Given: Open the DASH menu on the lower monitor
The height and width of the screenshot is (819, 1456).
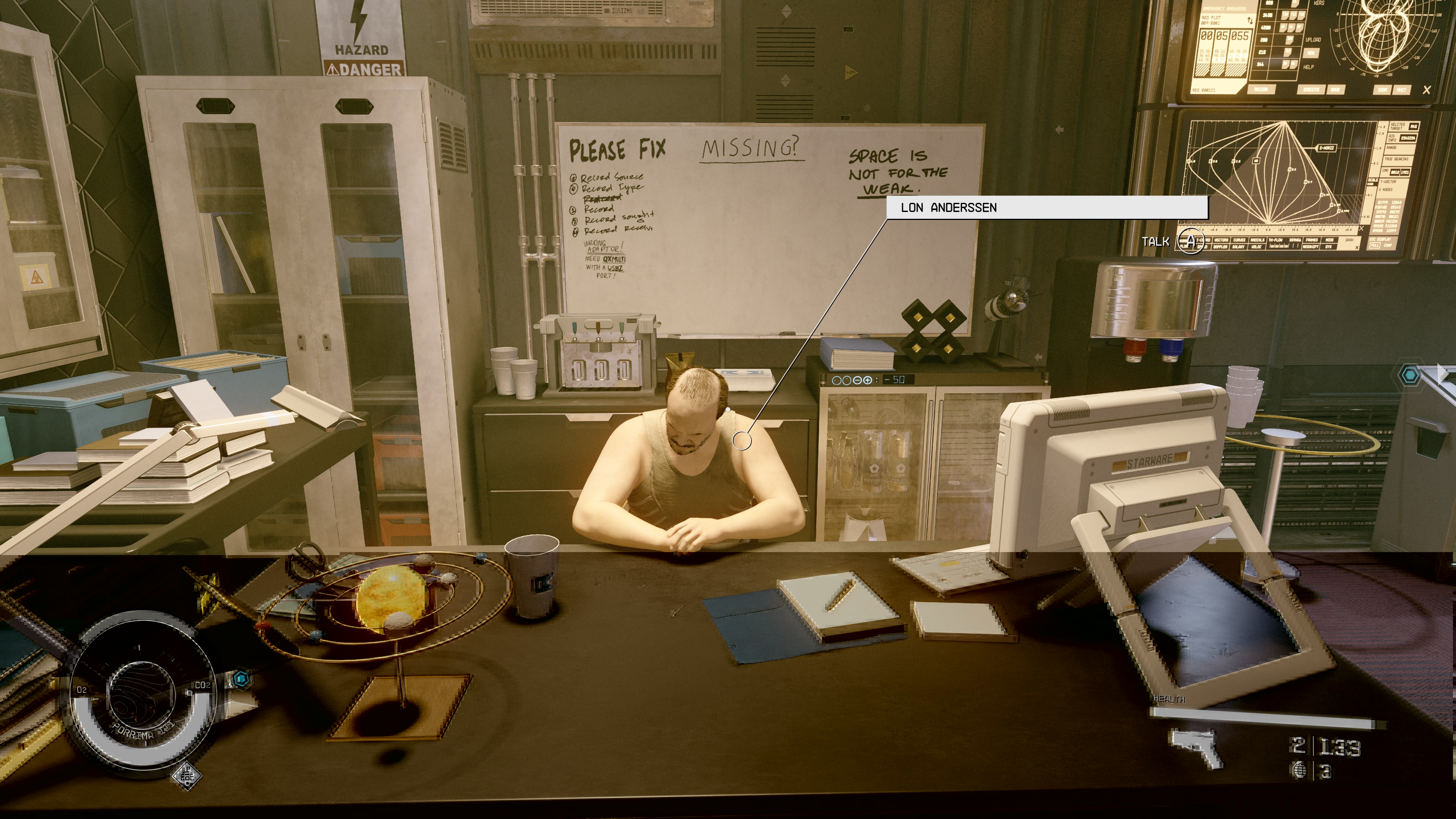Looking at the screenshot, I should tap(1350, 240).
